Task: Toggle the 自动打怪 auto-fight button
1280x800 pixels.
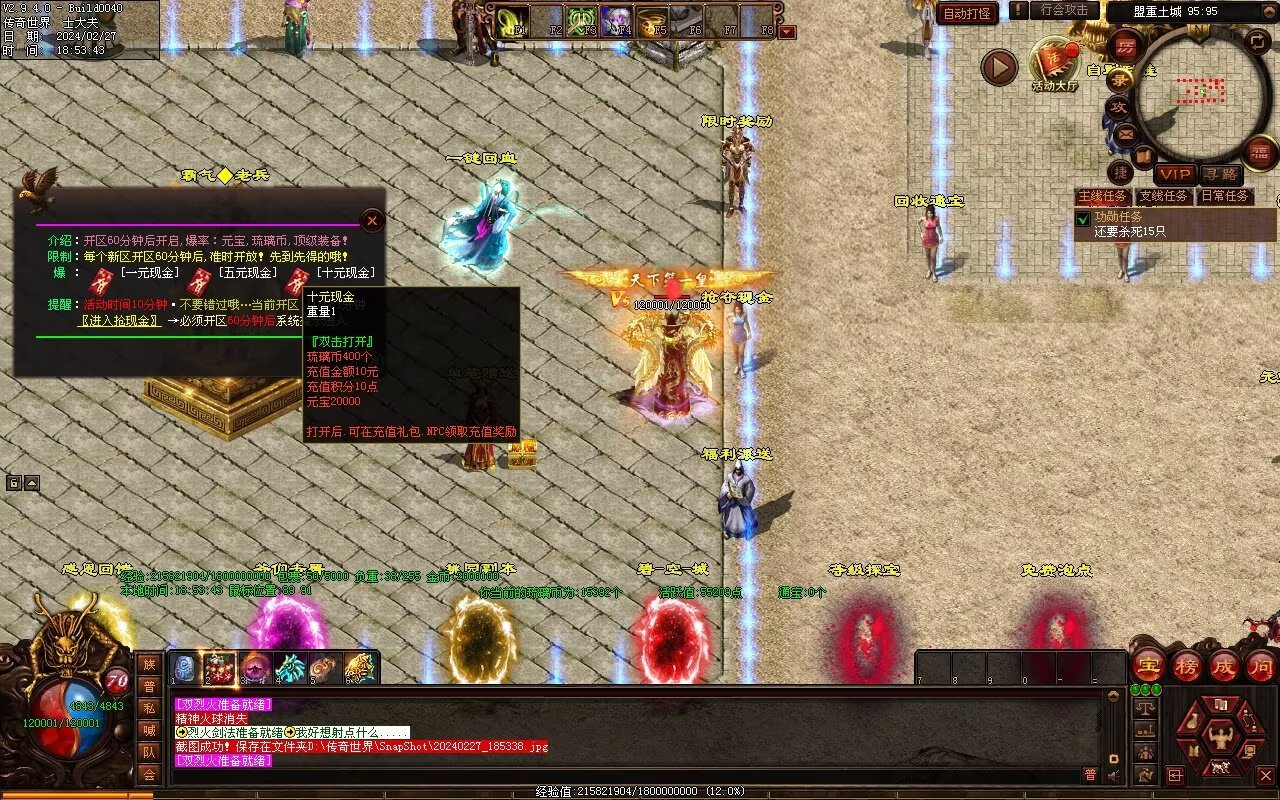Action: point(967,13)
